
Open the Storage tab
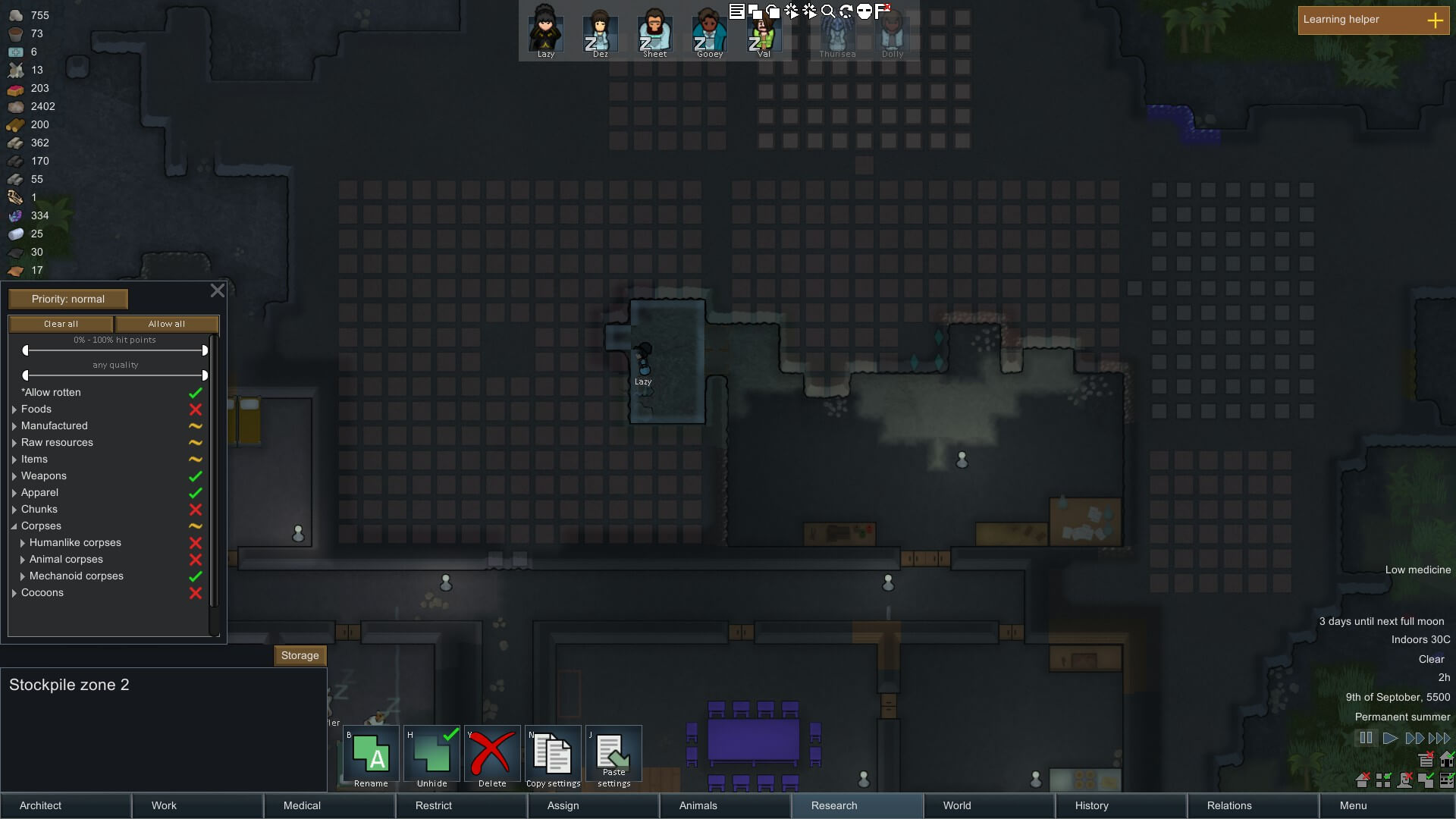pos(300,655)
